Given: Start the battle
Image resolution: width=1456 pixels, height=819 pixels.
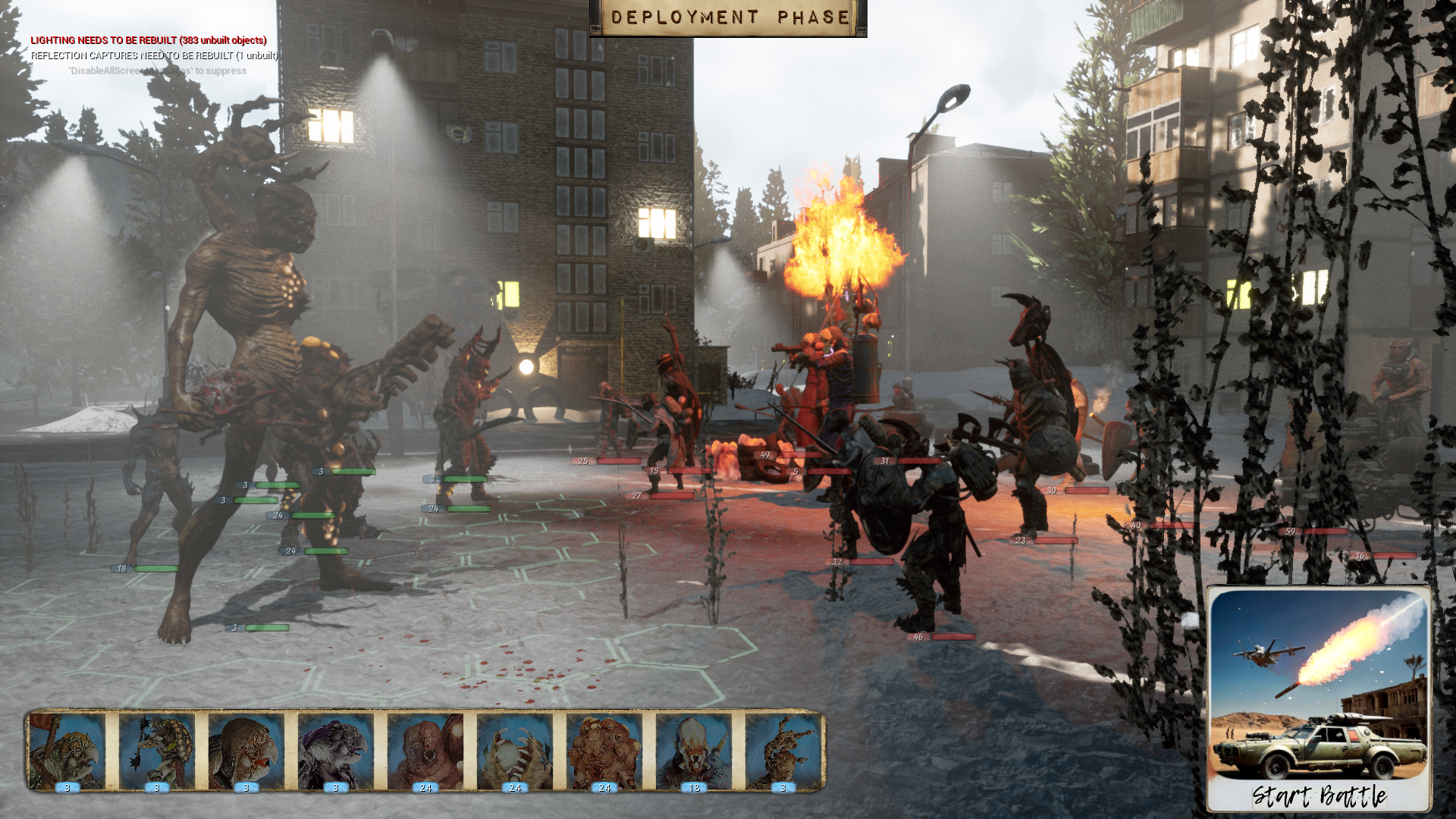Looking at the screenshot, I should click(1319, 699).
